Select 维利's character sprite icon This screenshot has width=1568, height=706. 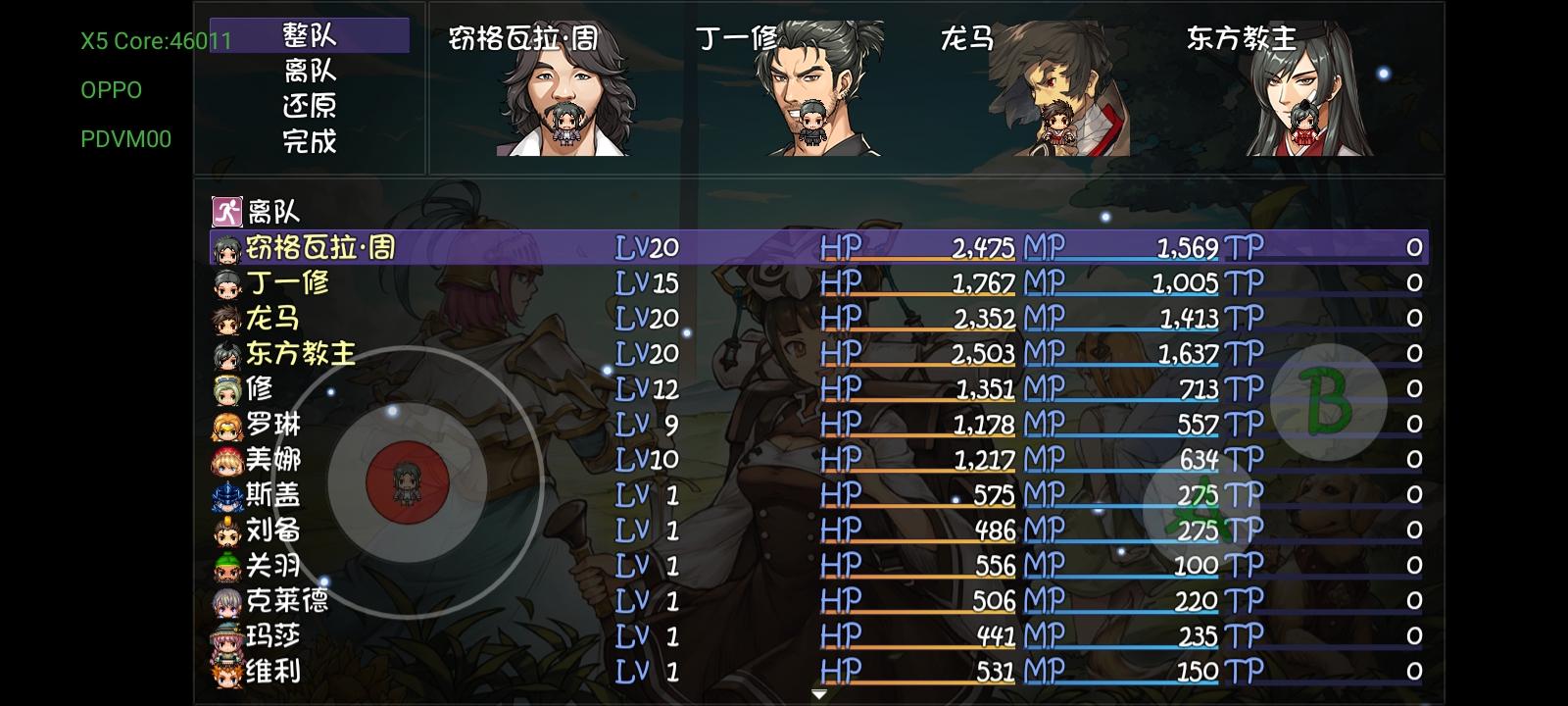pyautogui.click(x=226, y=671)
